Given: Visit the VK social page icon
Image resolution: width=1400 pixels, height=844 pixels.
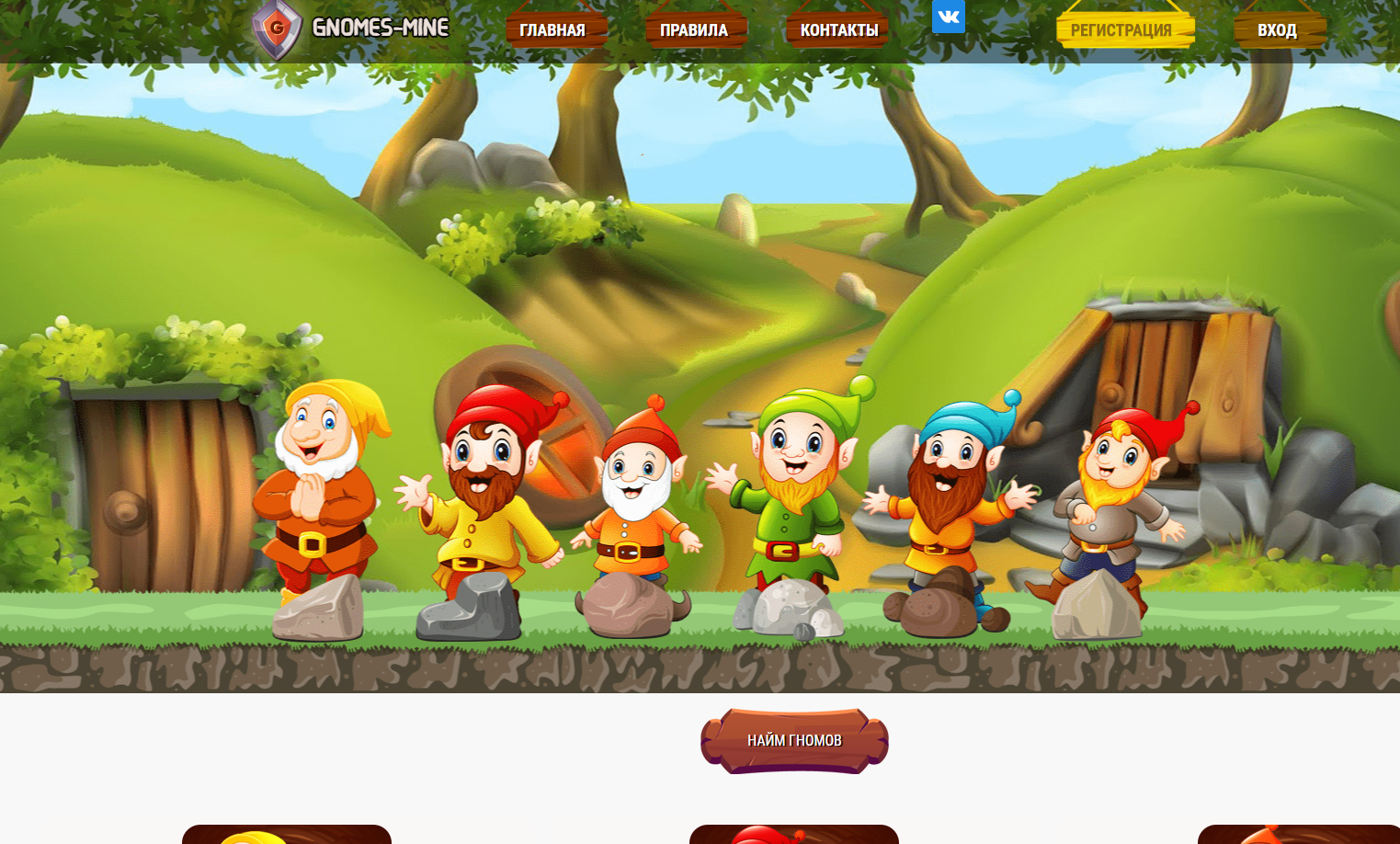Looking at the screenshot, I should (948, 17).
